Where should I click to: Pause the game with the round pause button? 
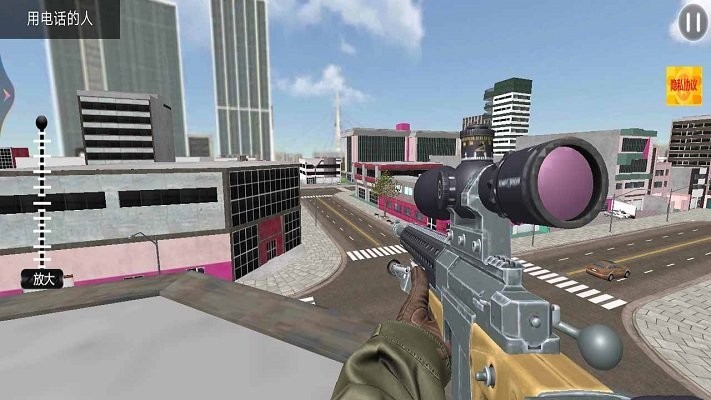(691, 22)
